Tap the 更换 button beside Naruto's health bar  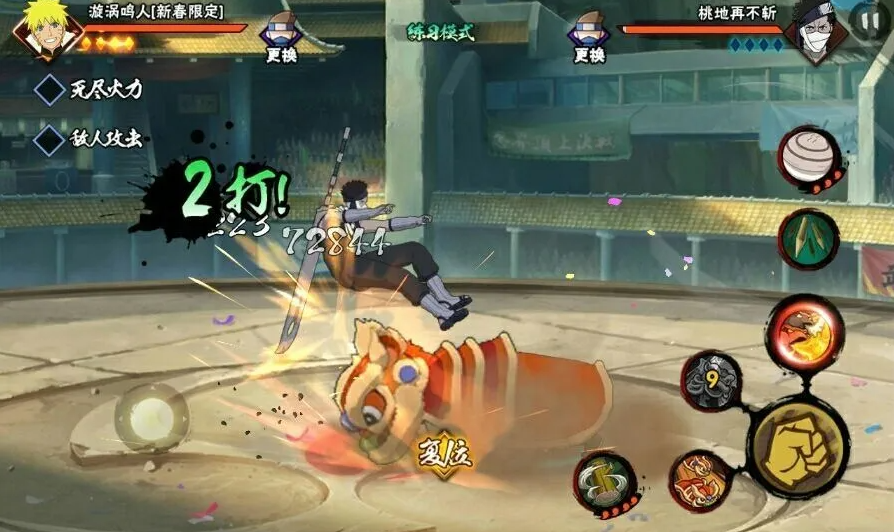[281, 39]
